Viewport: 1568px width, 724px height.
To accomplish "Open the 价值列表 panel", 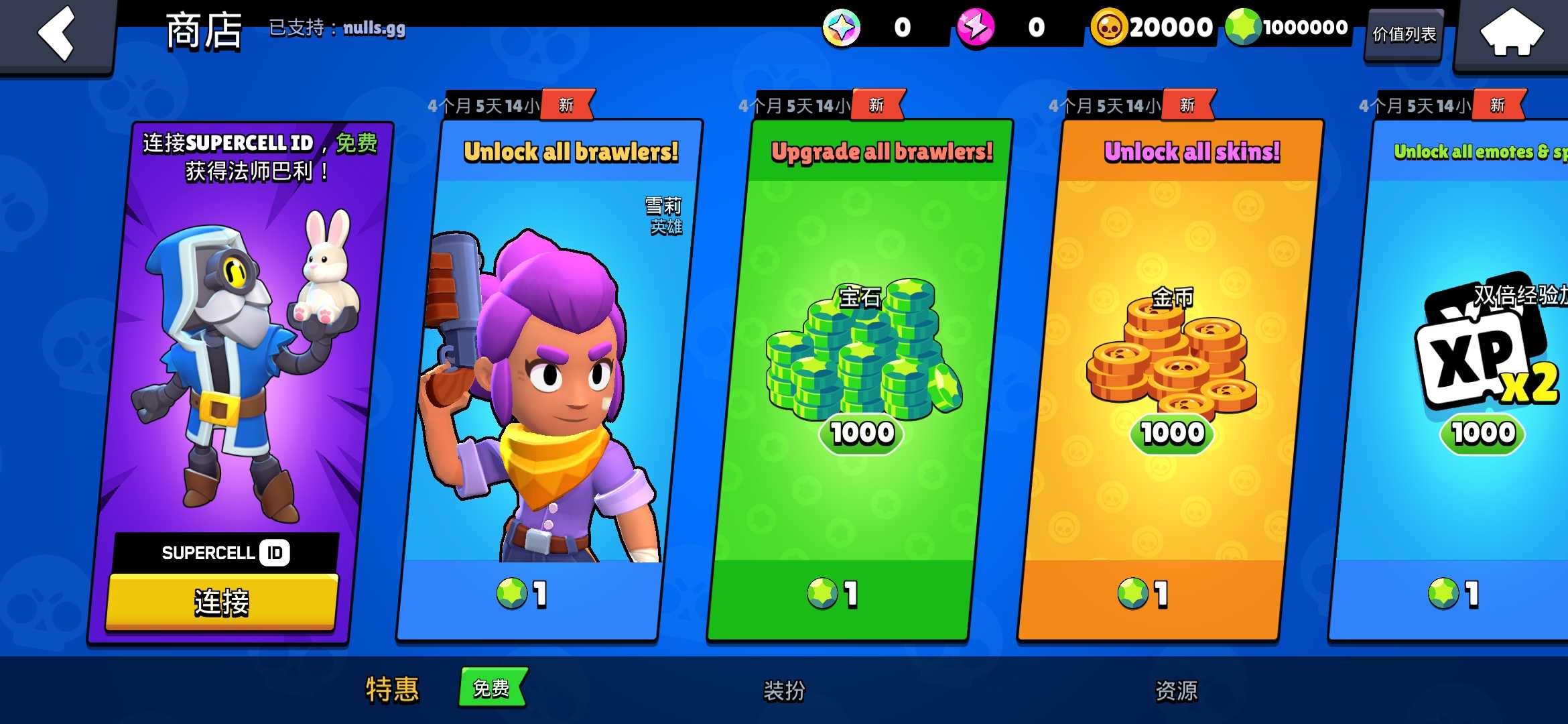I will 1404,35.
